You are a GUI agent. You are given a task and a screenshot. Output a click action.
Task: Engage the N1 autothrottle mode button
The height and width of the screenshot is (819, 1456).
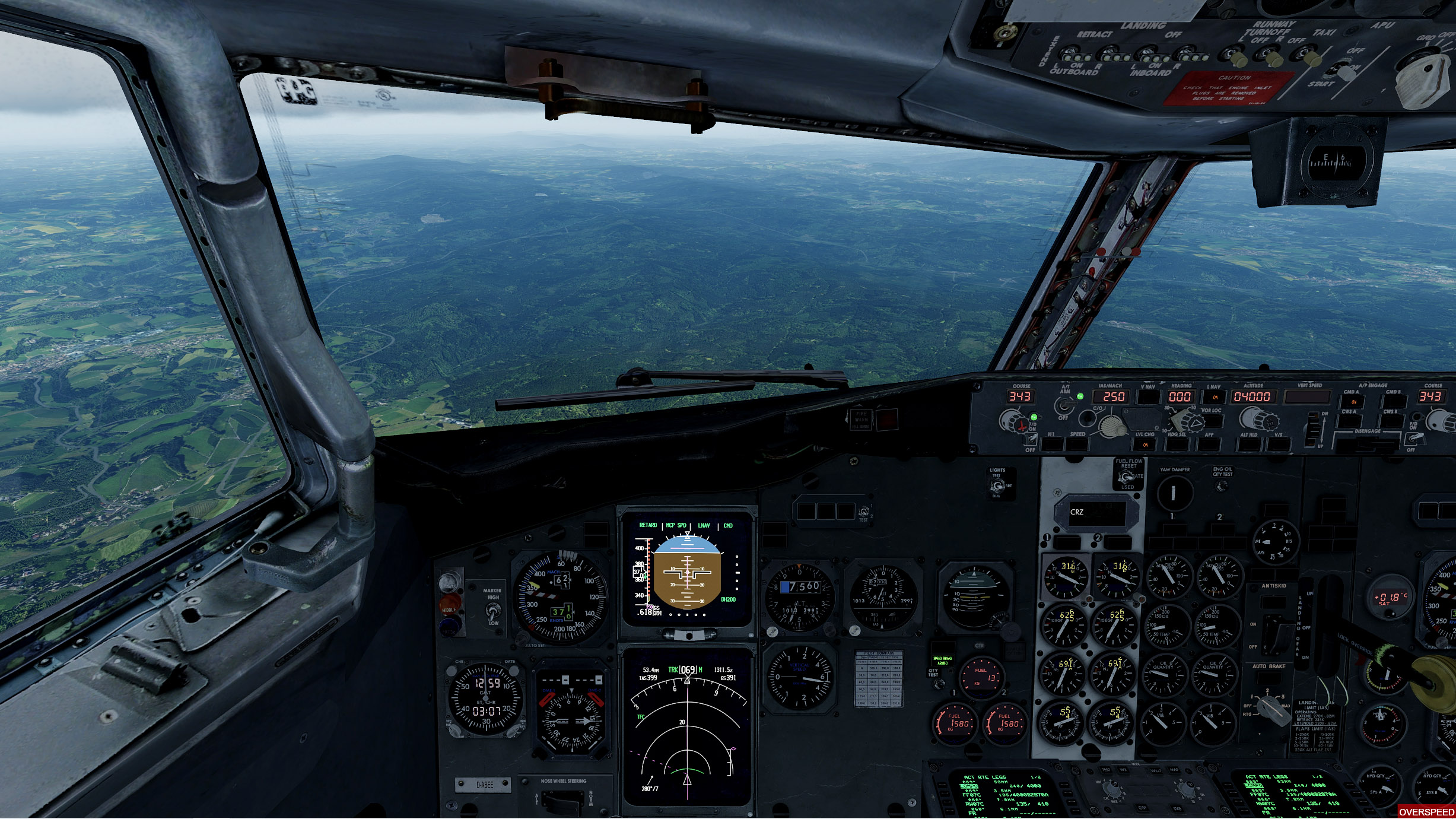1051,444
